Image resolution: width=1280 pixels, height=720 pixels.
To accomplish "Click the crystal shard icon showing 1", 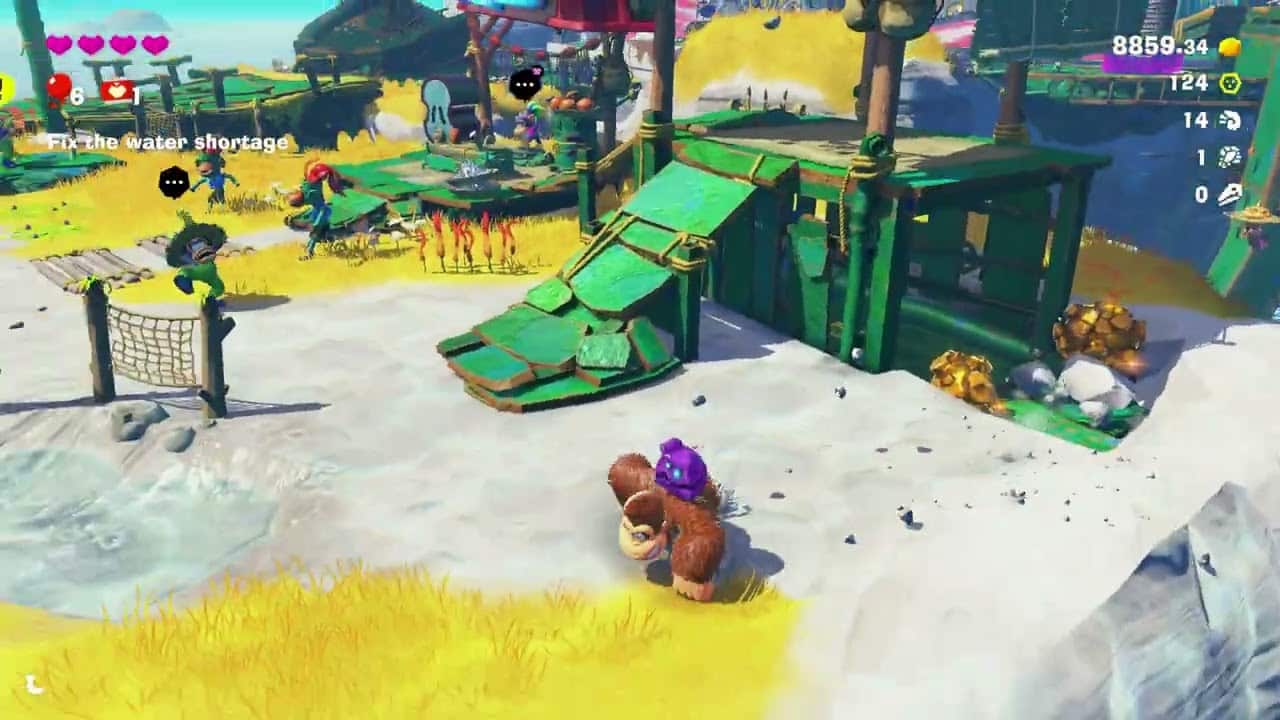I will [x=1230, y=157].
